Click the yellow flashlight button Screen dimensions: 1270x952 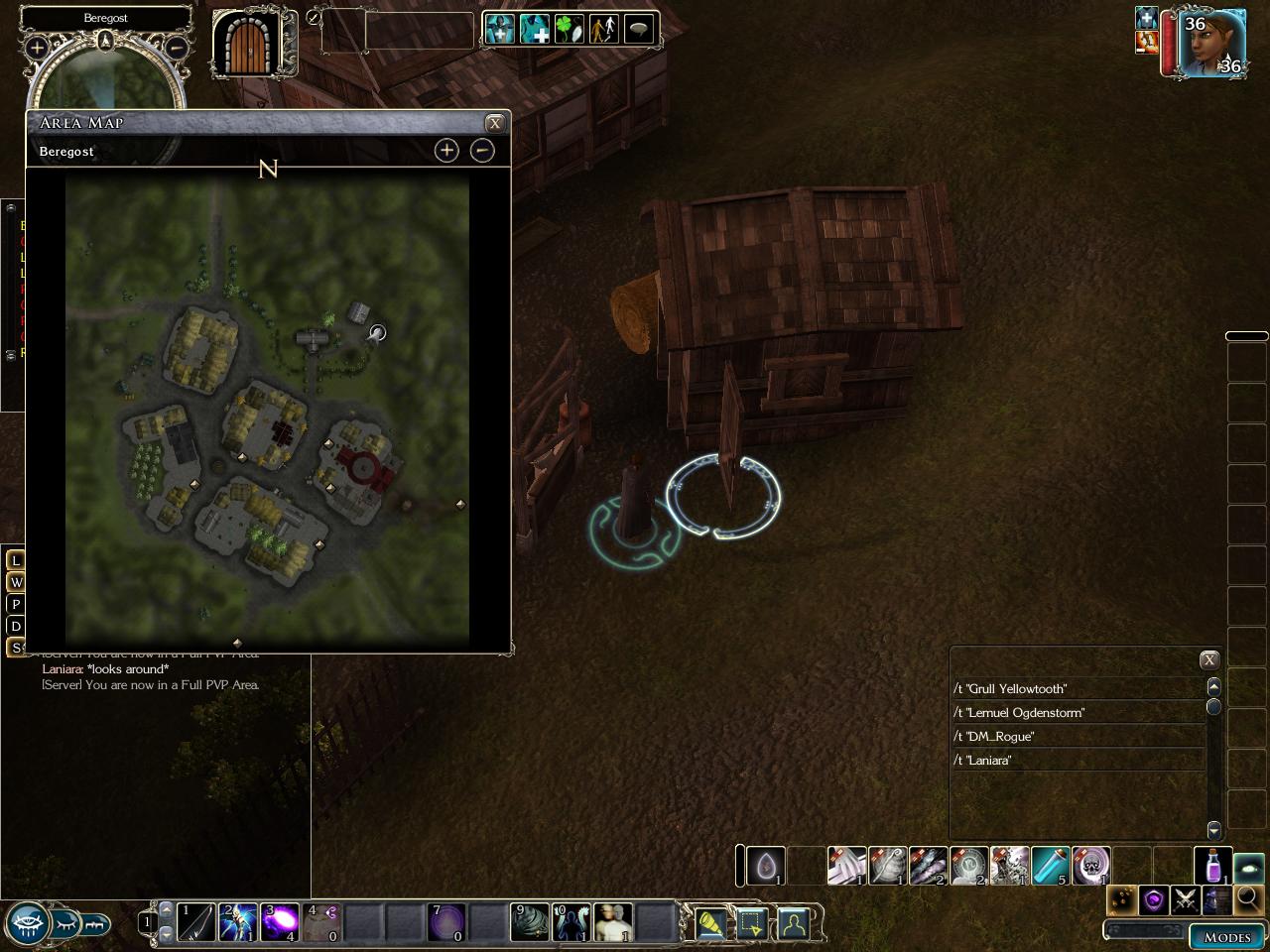point(710,924)
